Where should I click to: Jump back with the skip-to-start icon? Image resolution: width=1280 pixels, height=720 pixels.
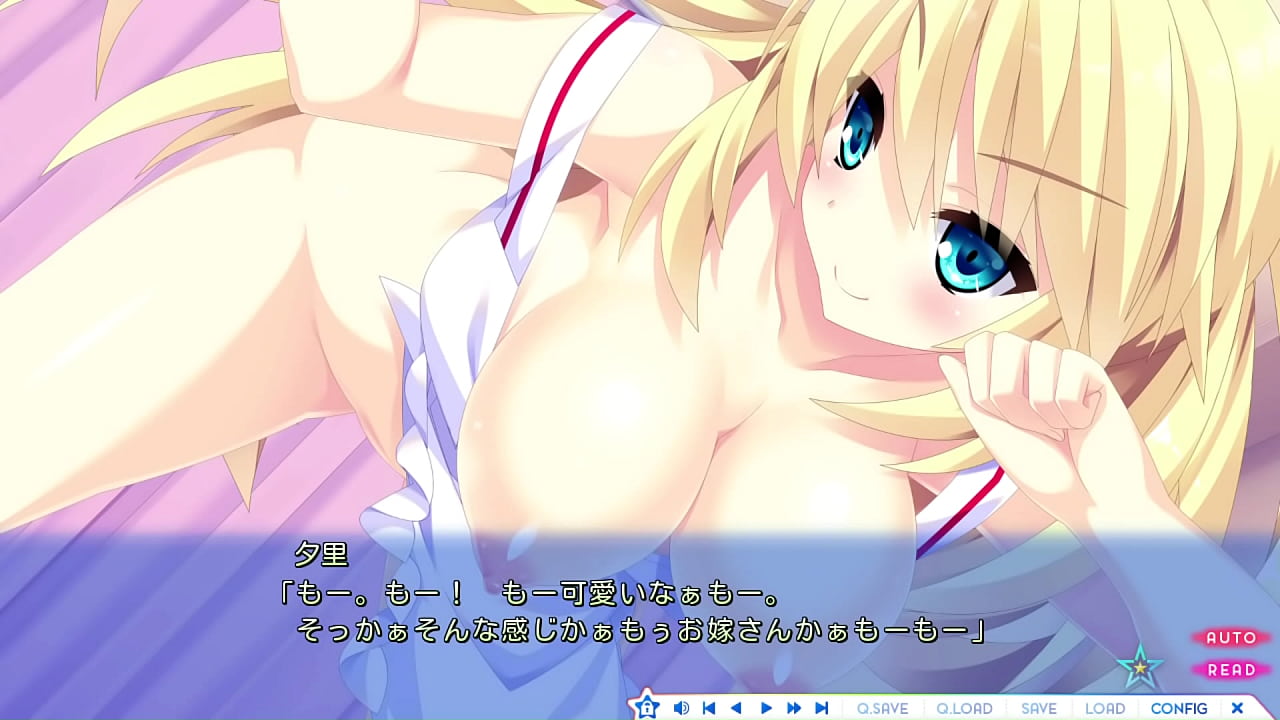coord(709,706)
